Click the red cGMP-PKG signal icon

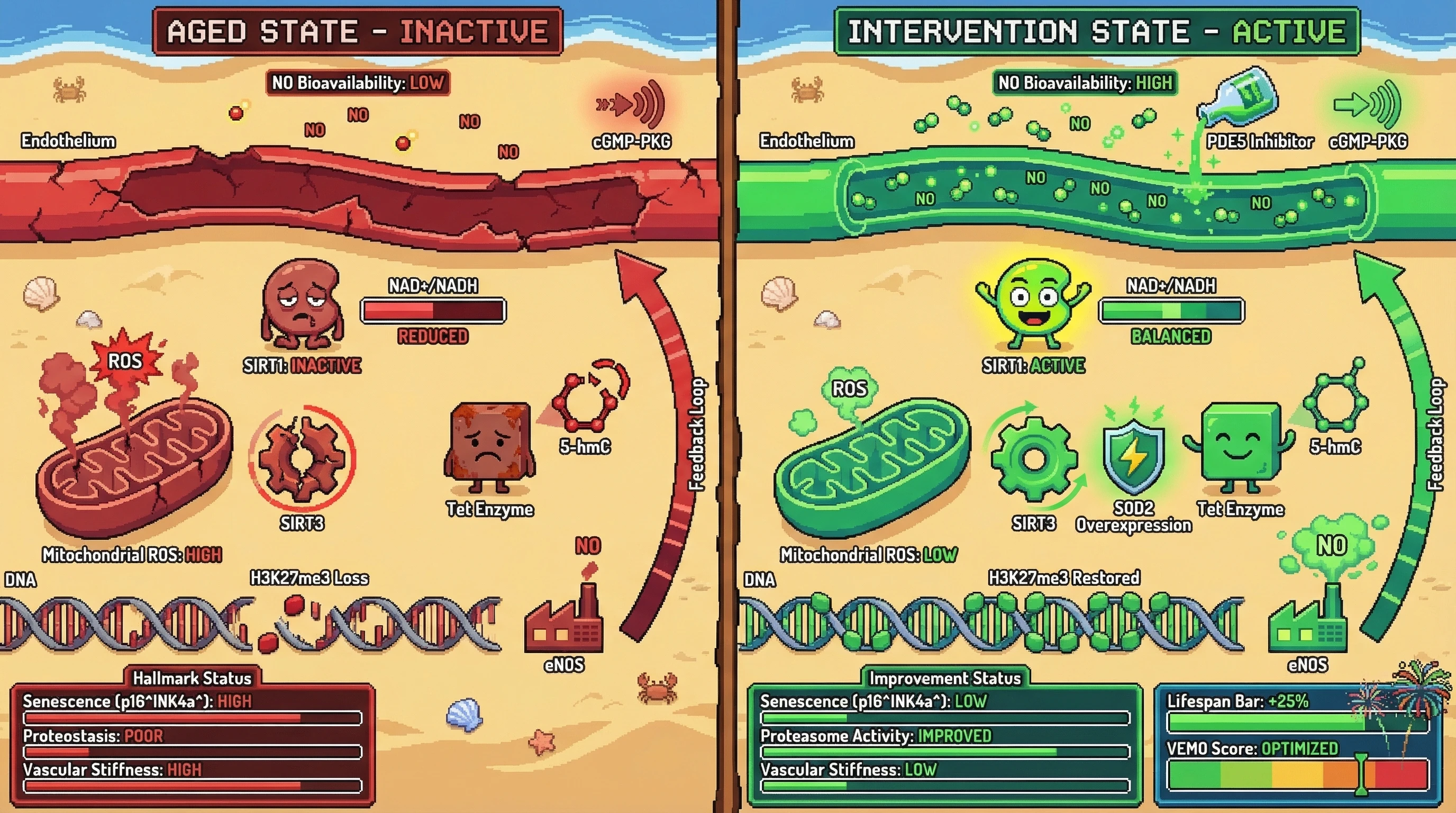point(632,105)
